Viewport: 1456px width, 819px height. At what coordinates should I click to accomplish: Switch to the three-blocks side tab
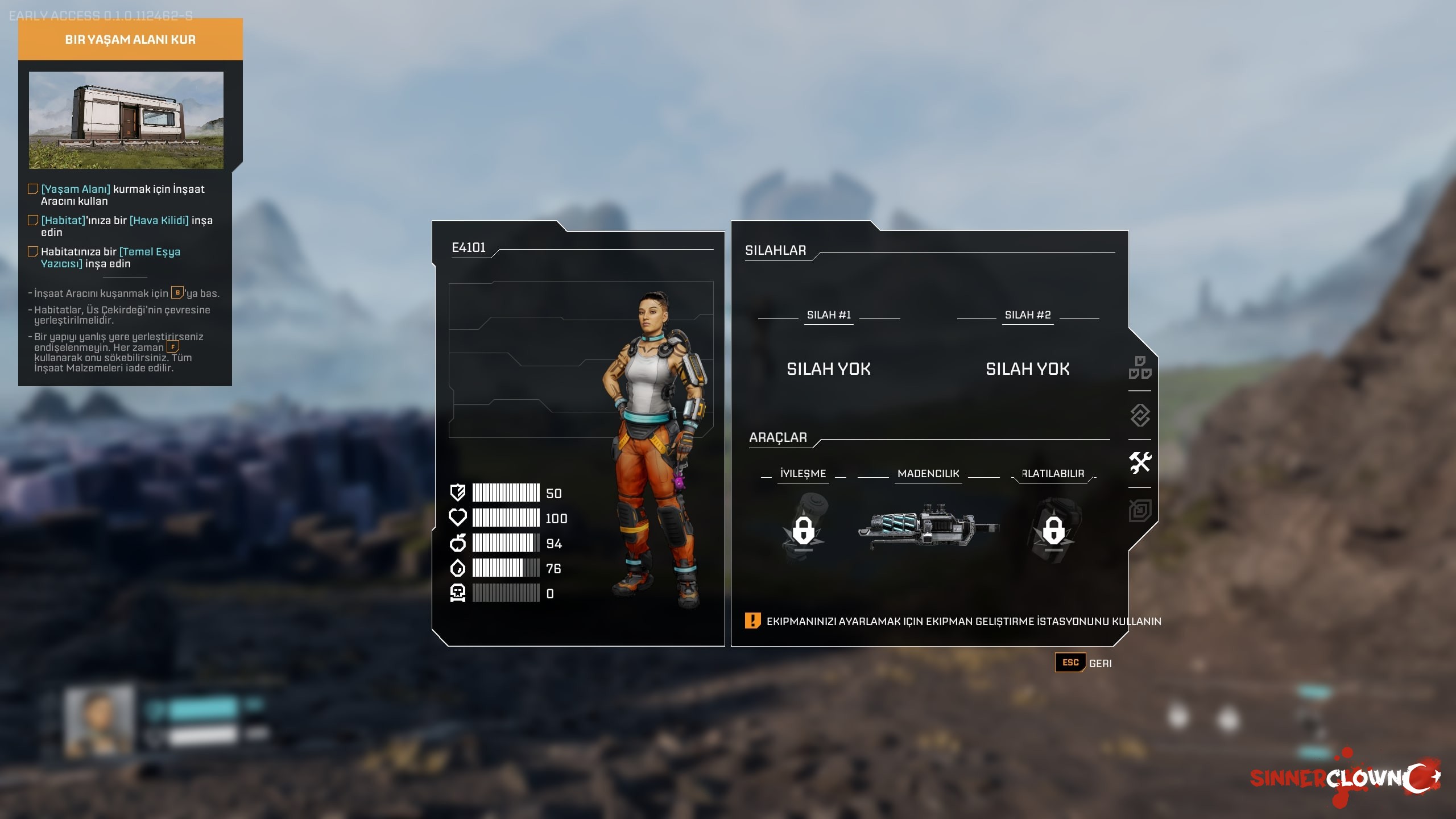click(1140, 367)
